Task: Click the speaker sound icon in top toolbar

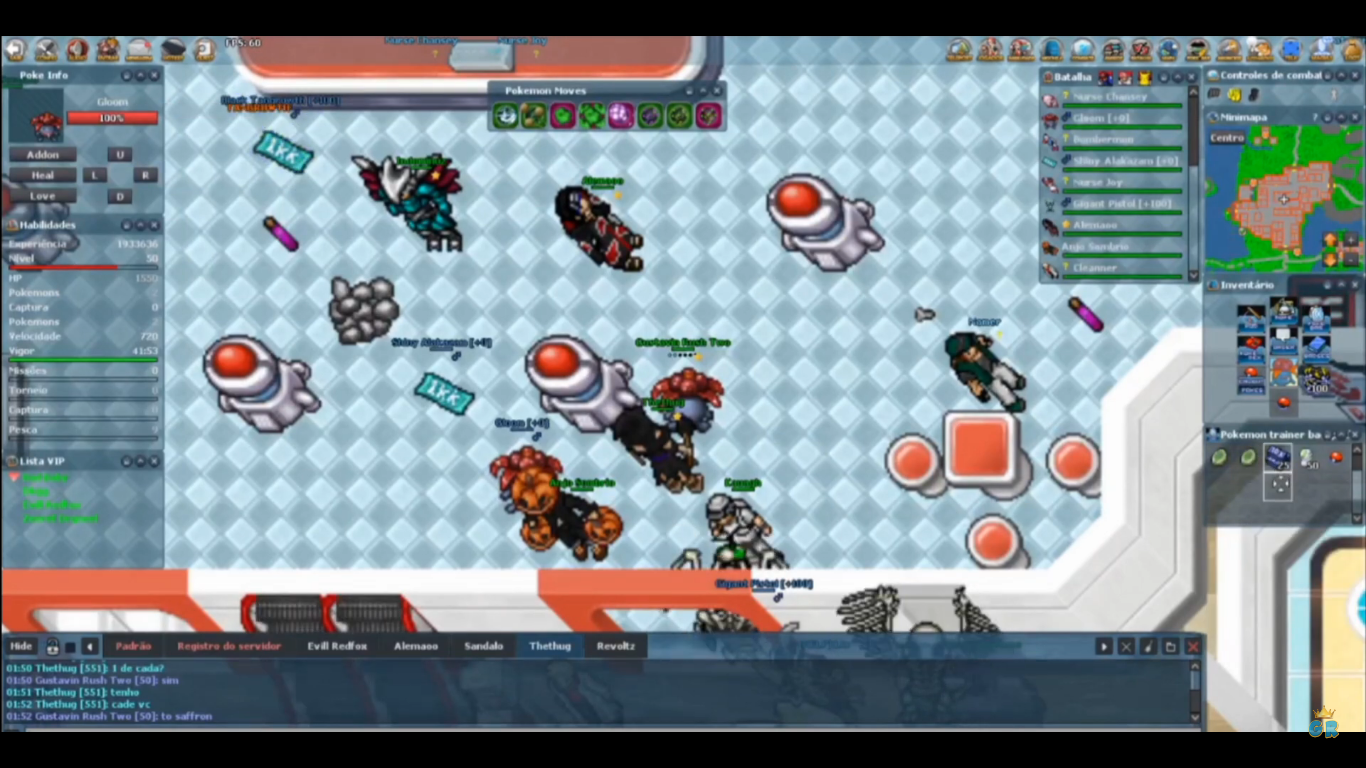Action: coord(77,49)
